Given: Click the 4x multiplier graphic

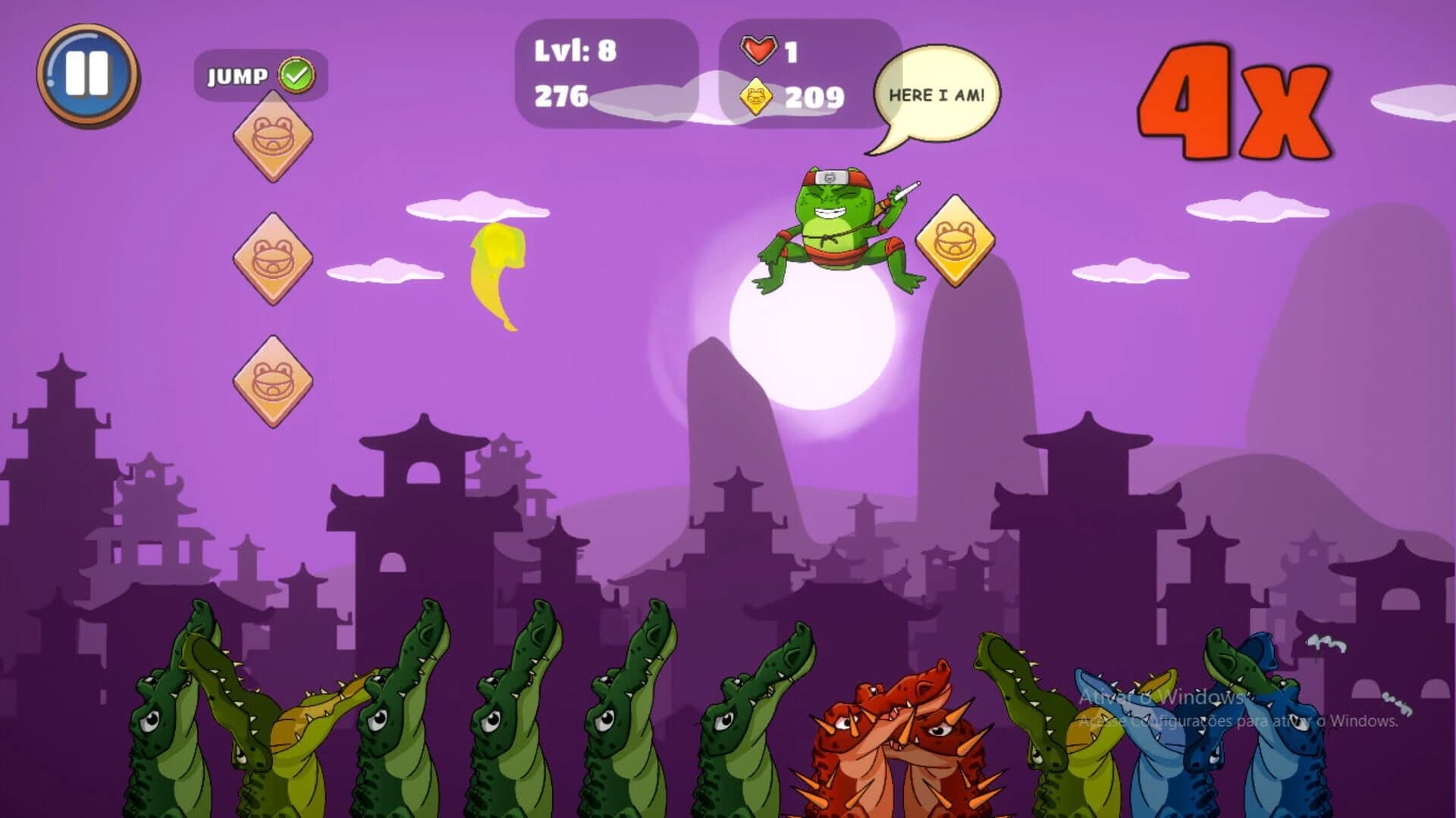Looking at the screenshot, I should pos(1232,99).
